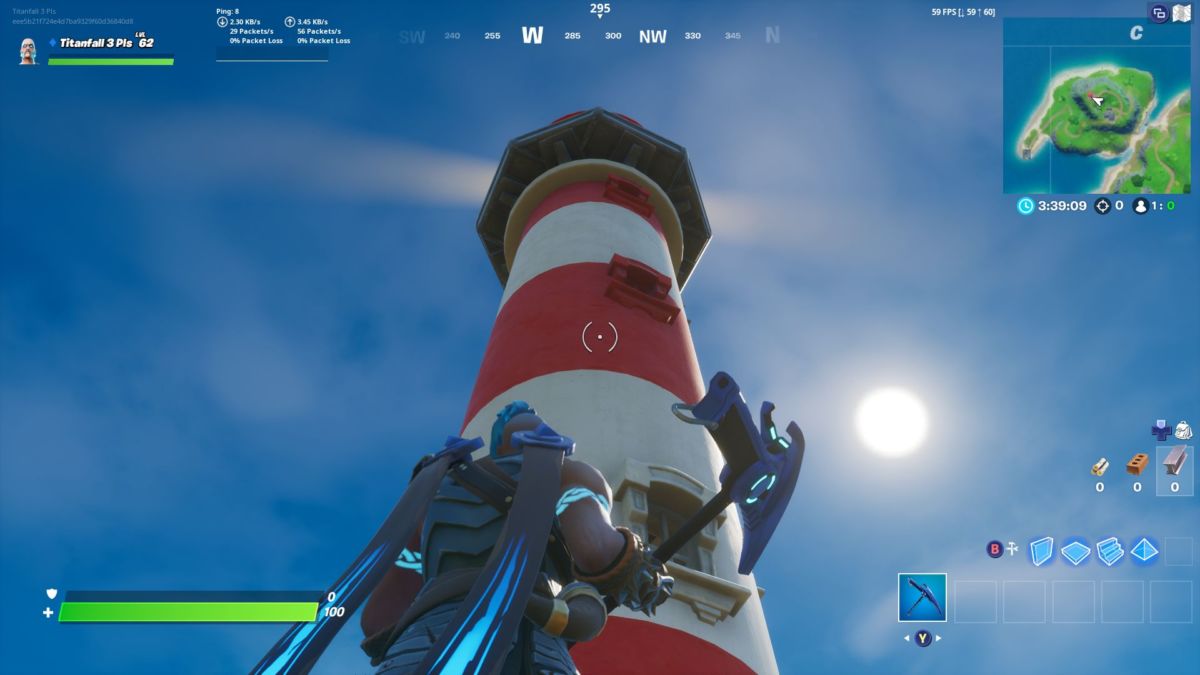
Task: Choose the stairs building piece
Action: click(x=1110, y=550)
